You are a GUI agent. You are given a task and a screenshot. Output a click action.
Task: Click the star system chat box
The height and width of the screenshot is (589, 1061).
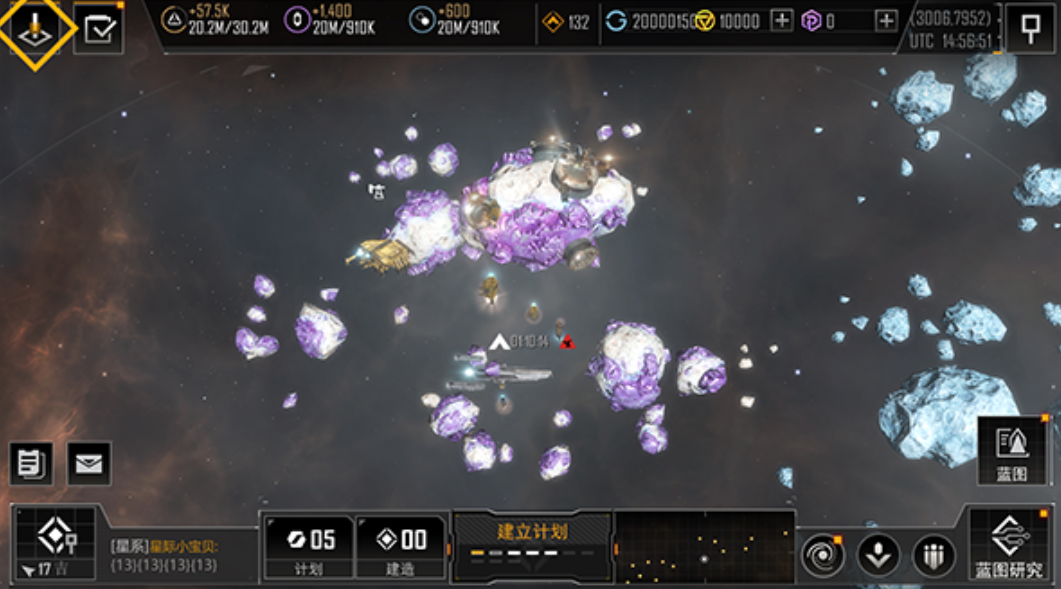[178, 555]
